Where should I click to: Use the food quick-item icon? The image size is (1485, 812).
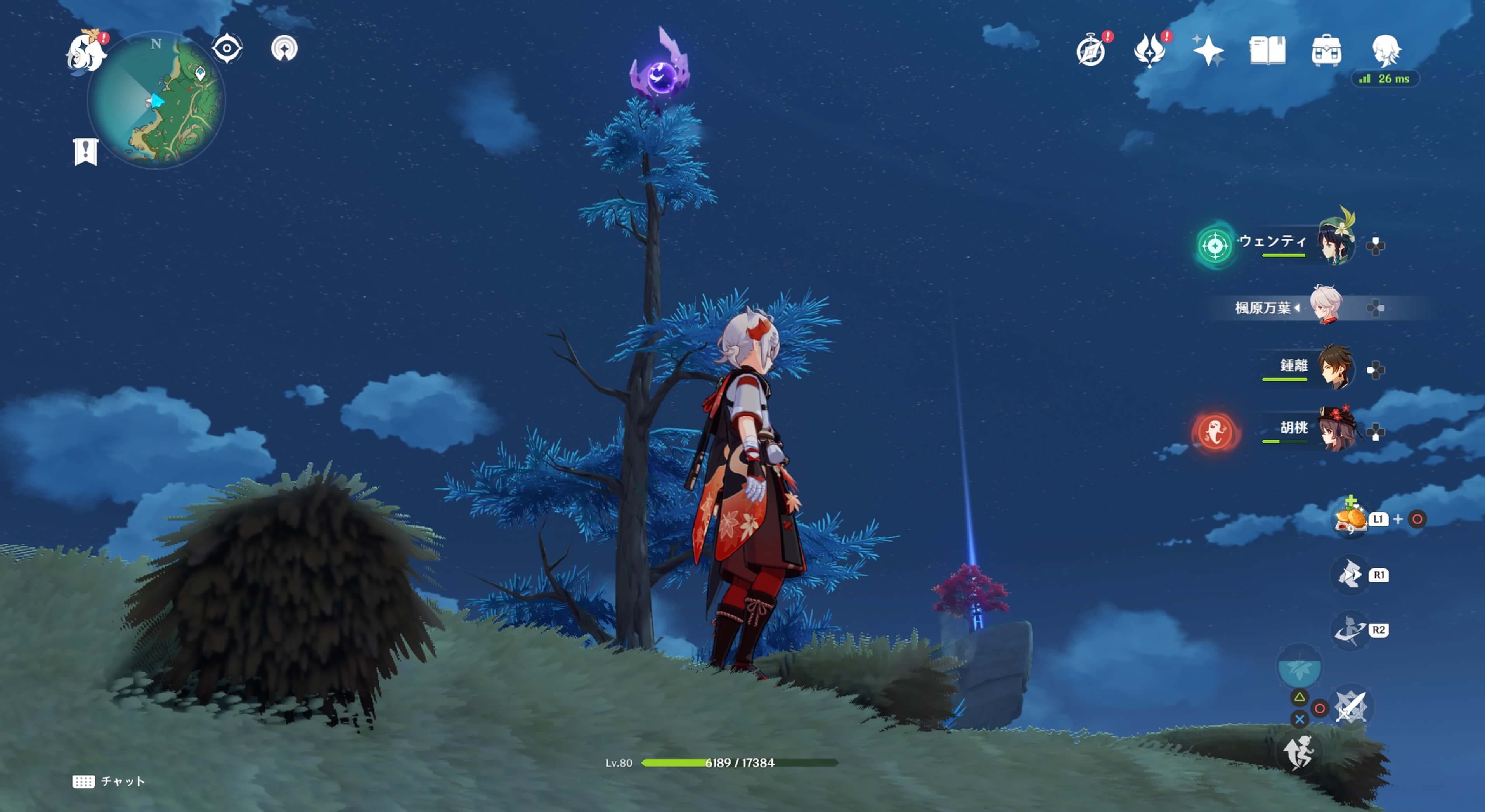point(1350,519)
